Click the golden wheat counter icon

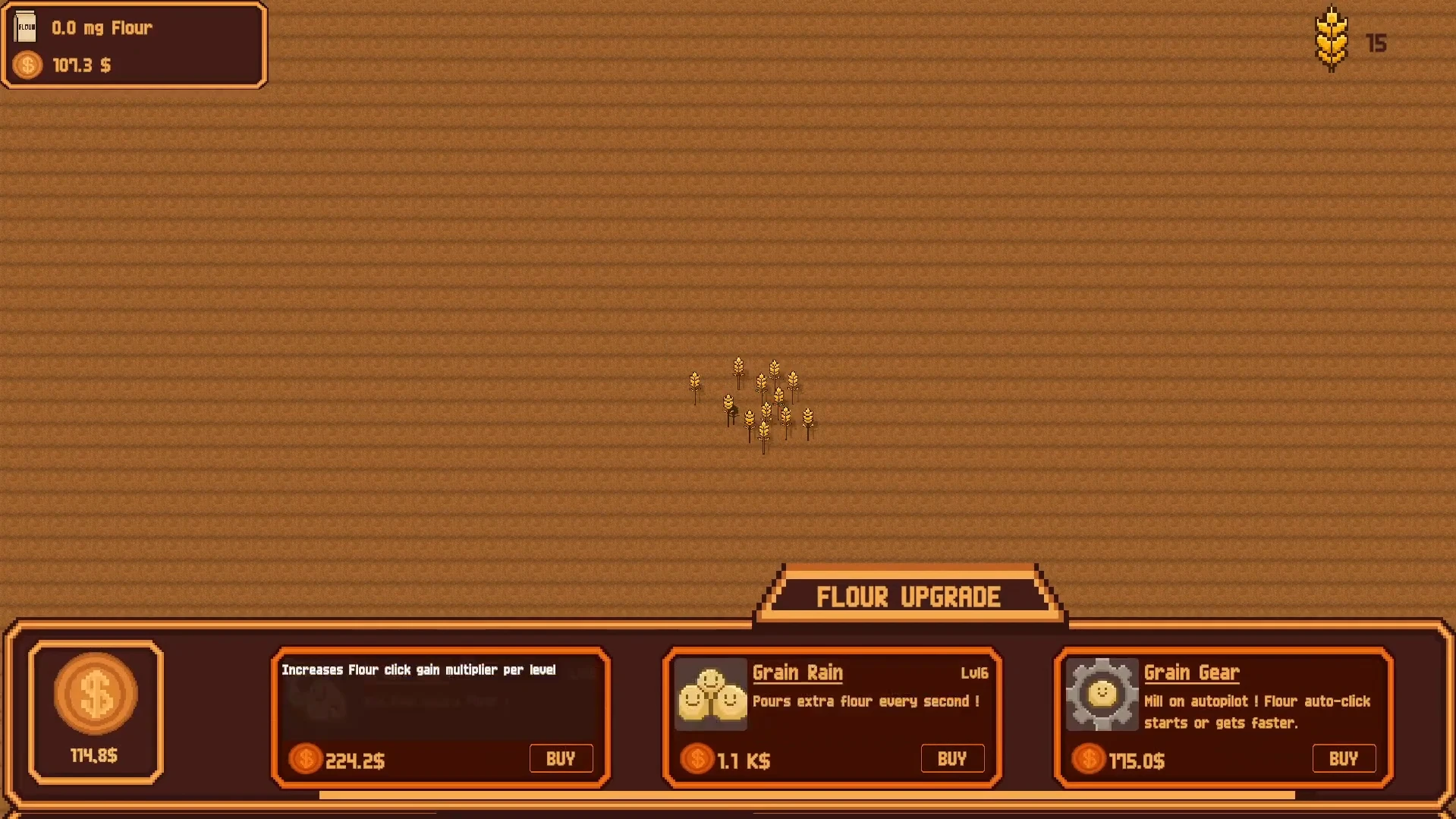point(1332,39)
